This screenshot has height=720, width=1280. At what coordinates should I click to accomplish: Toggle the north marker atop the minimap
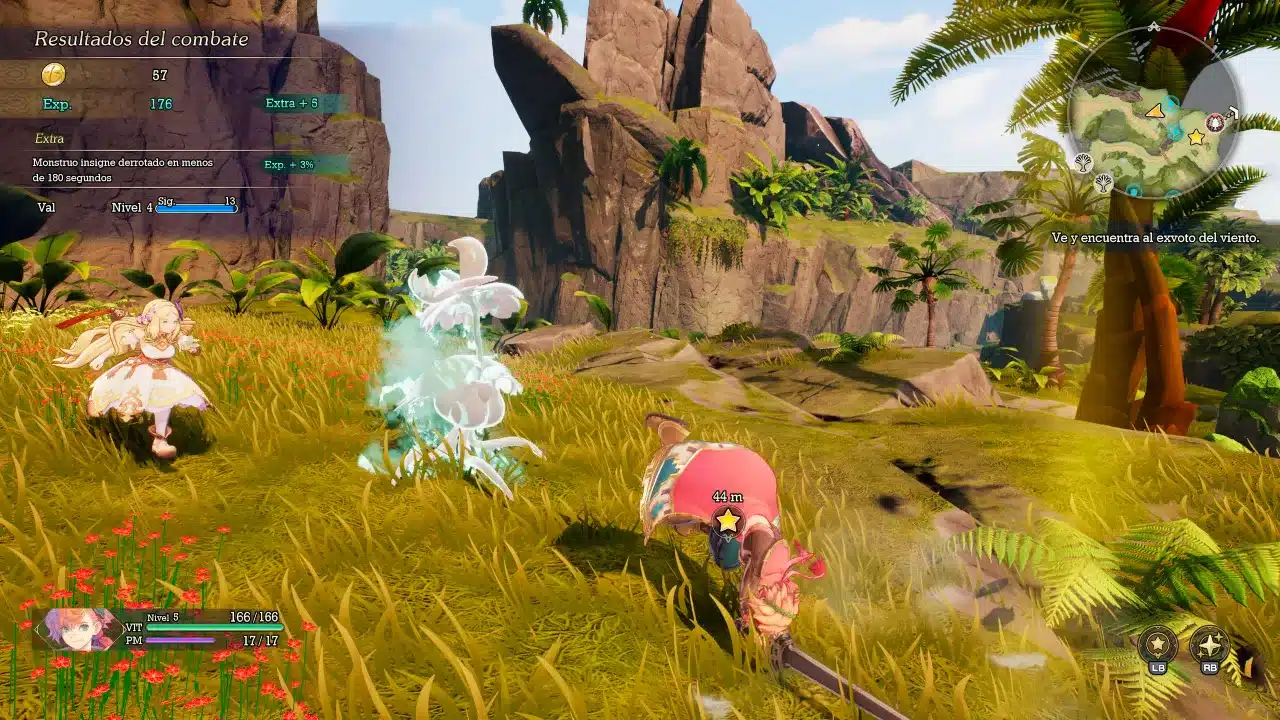point(1153,27)
